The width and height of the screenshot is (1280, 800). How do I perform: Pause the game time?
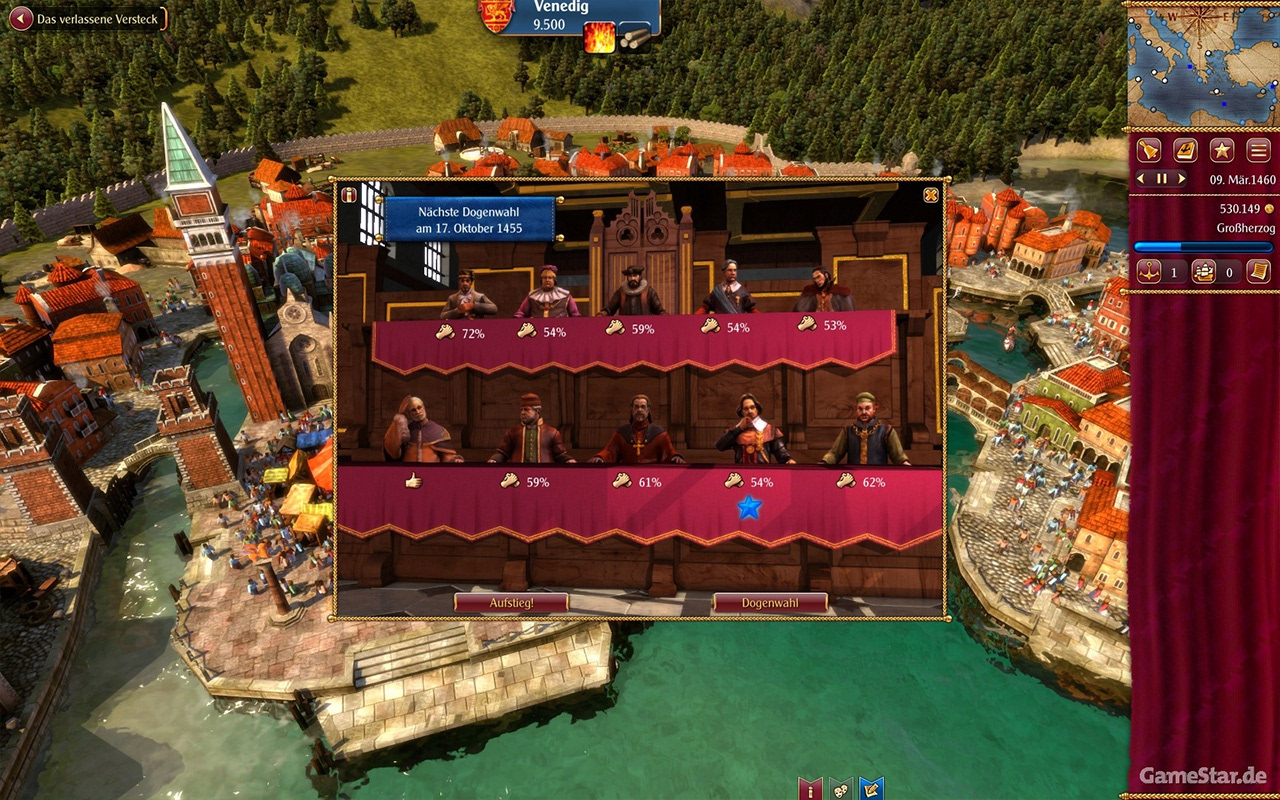coord(1162,179)
